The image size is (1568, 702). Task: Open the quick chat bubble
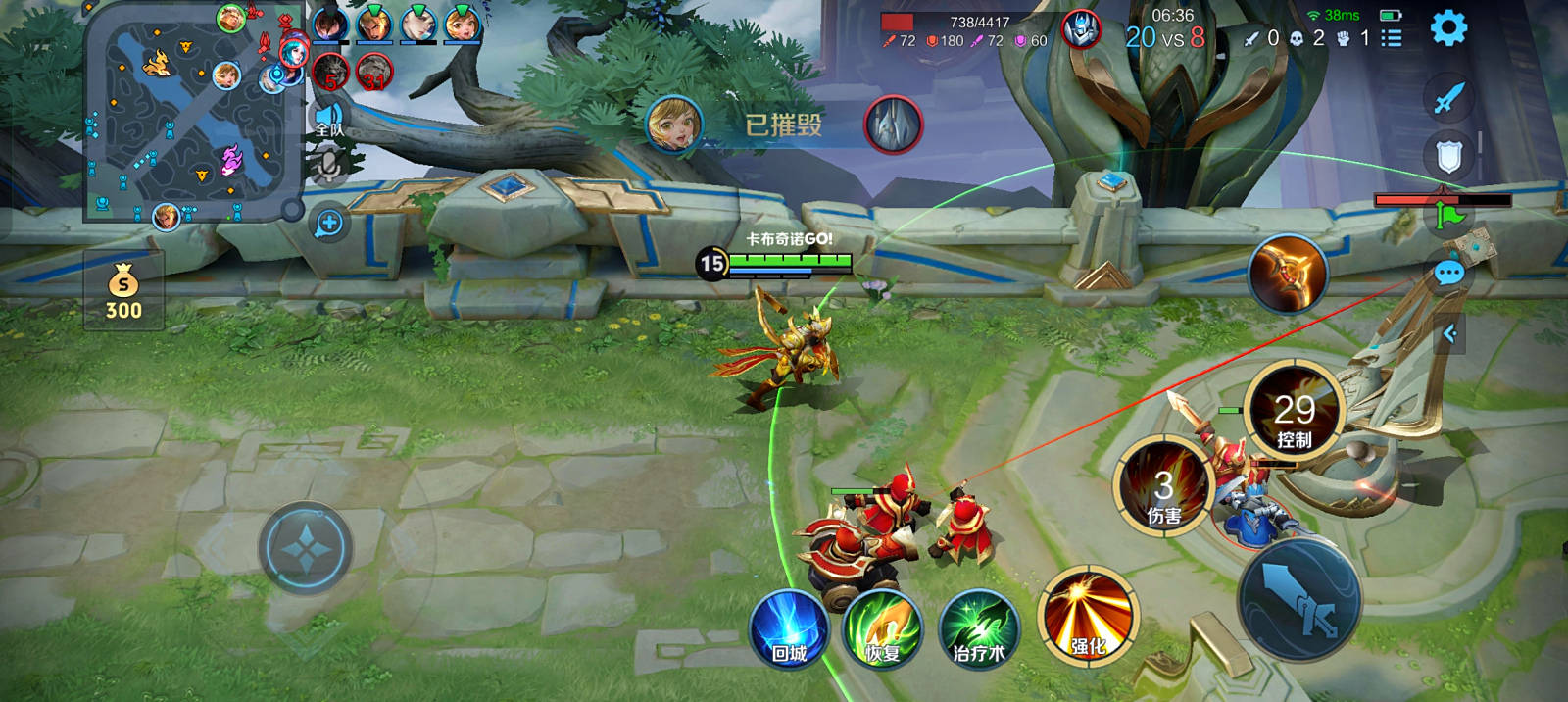tap(1448, 273)
